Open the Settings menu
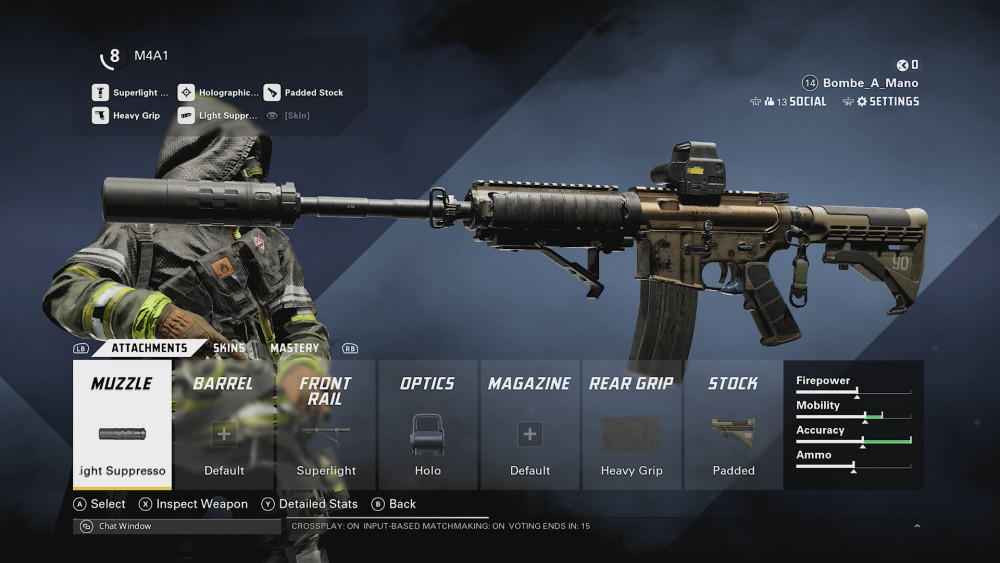The height and width of the screenshot is (563, 1000). 887,102
